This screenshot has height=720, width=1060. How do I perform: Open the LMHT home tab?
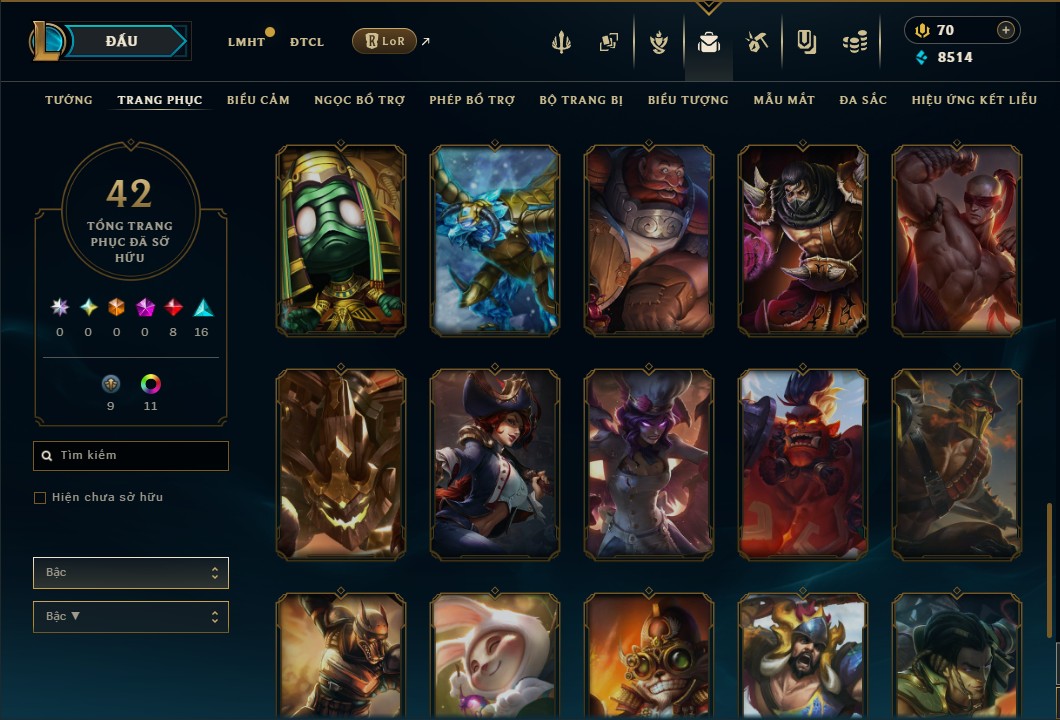click(246, 42)
